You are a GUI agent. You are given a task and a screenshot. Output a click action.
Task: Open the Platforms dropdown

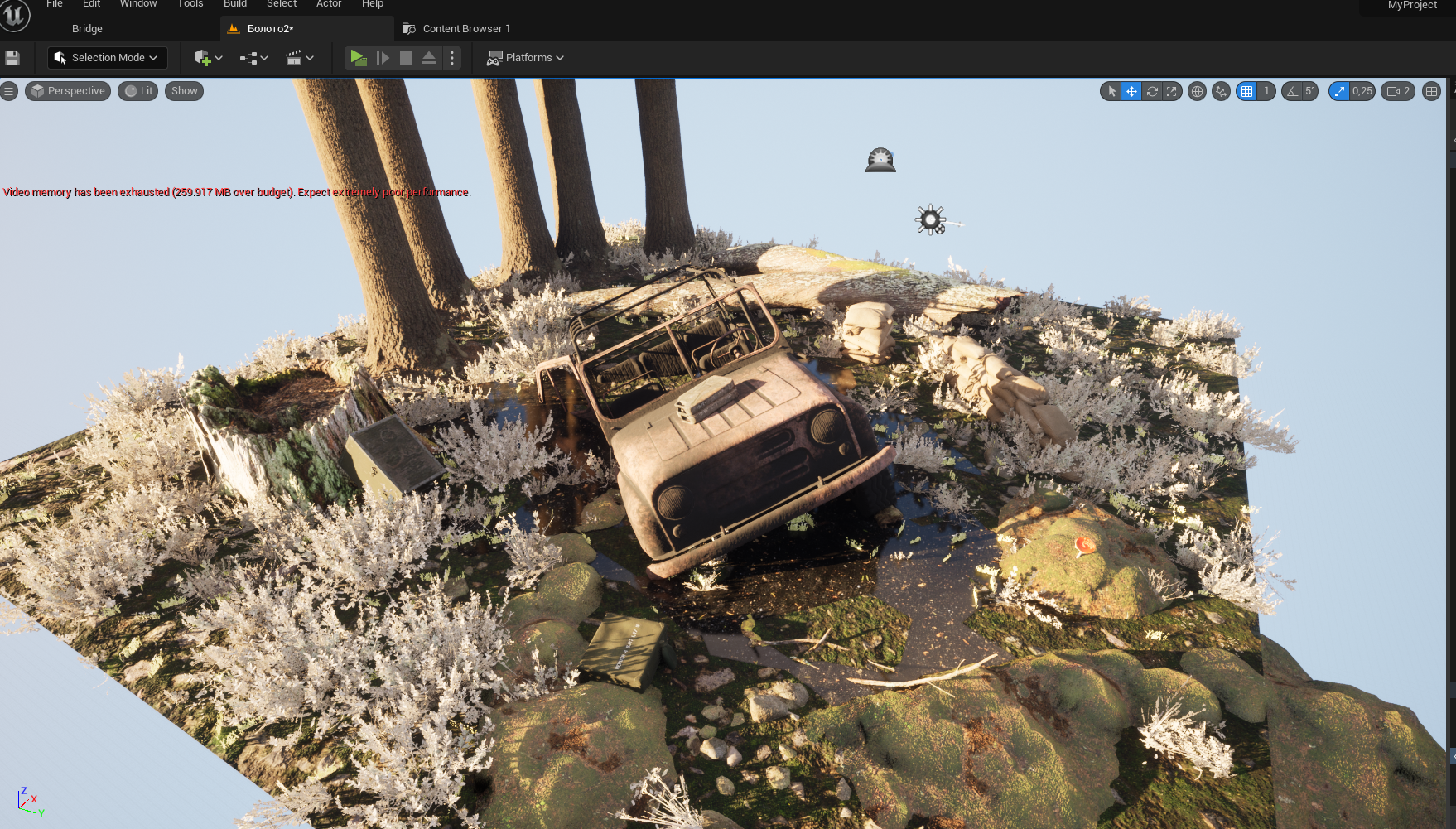click(525, 58)
